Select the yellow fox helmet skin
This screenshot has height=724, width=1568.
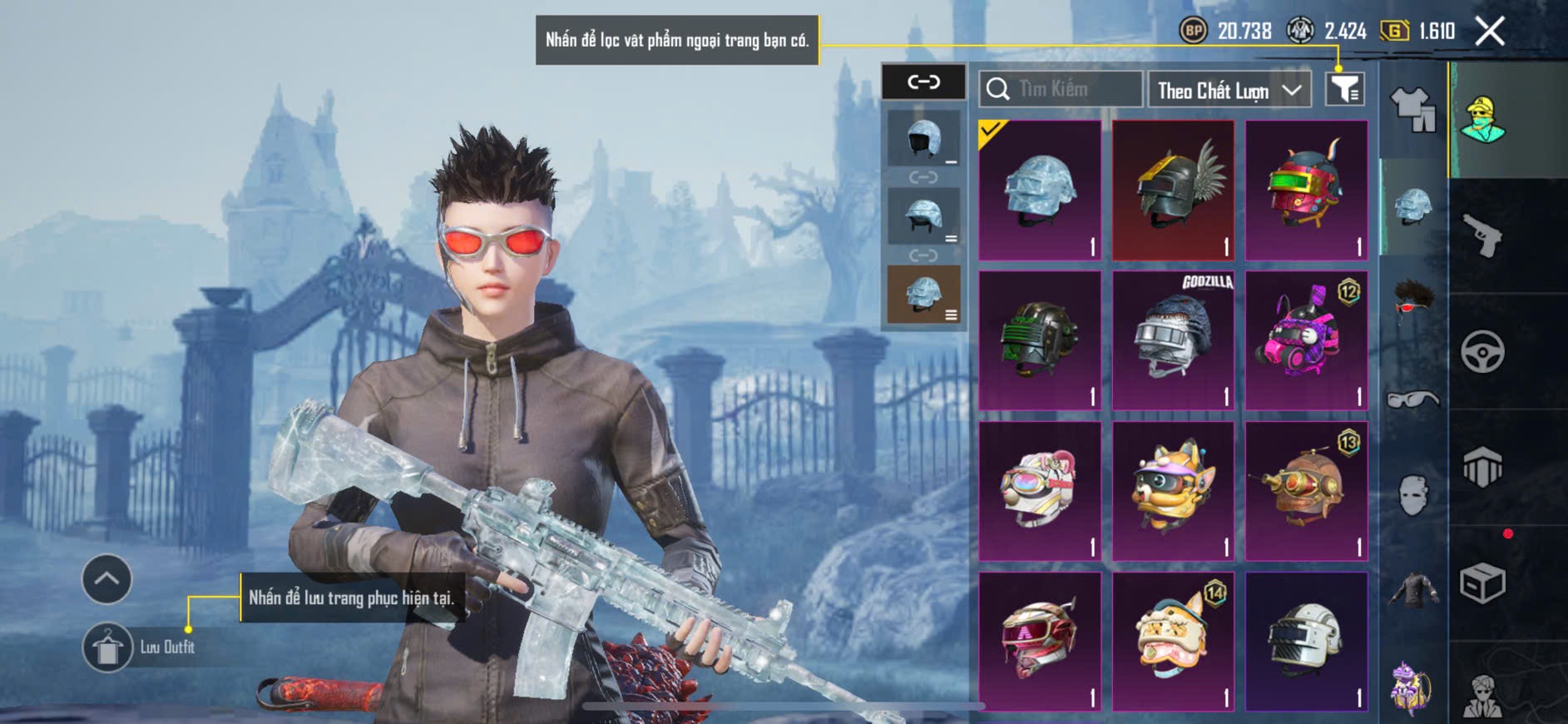tap(1173, 491)
